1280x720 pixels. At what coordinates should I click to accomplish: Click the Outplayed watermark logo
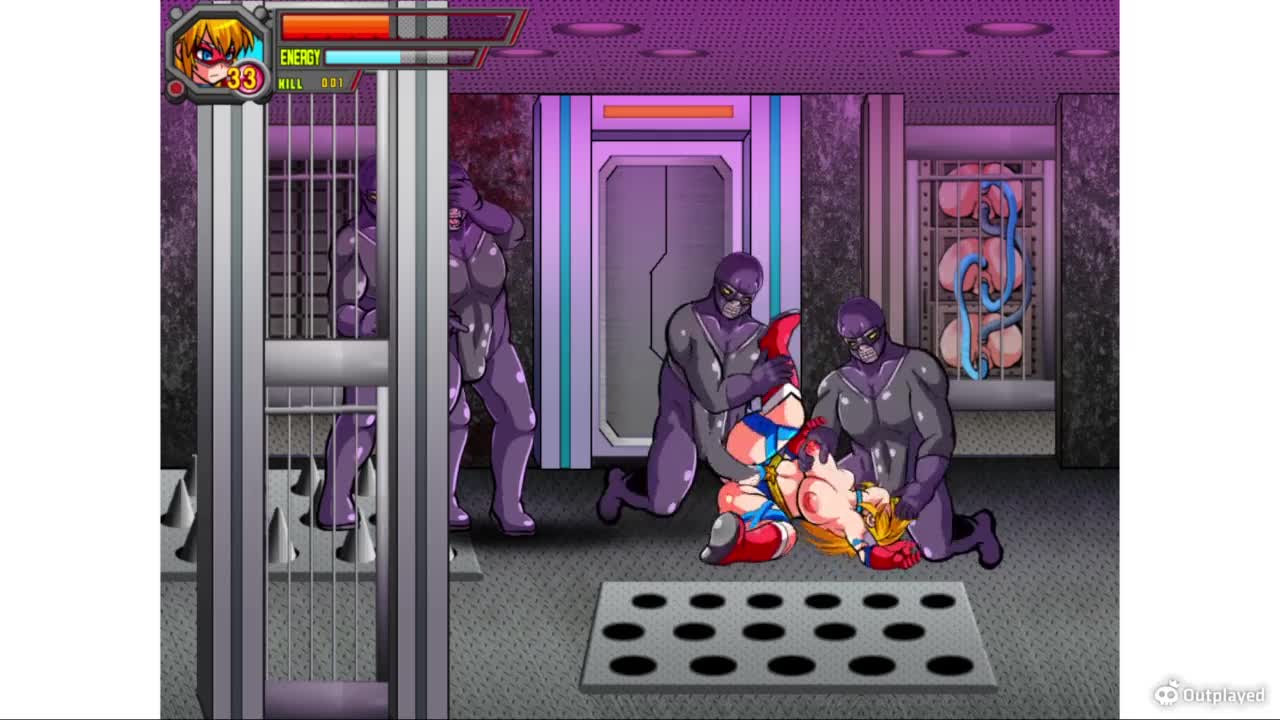[1209, 693]
